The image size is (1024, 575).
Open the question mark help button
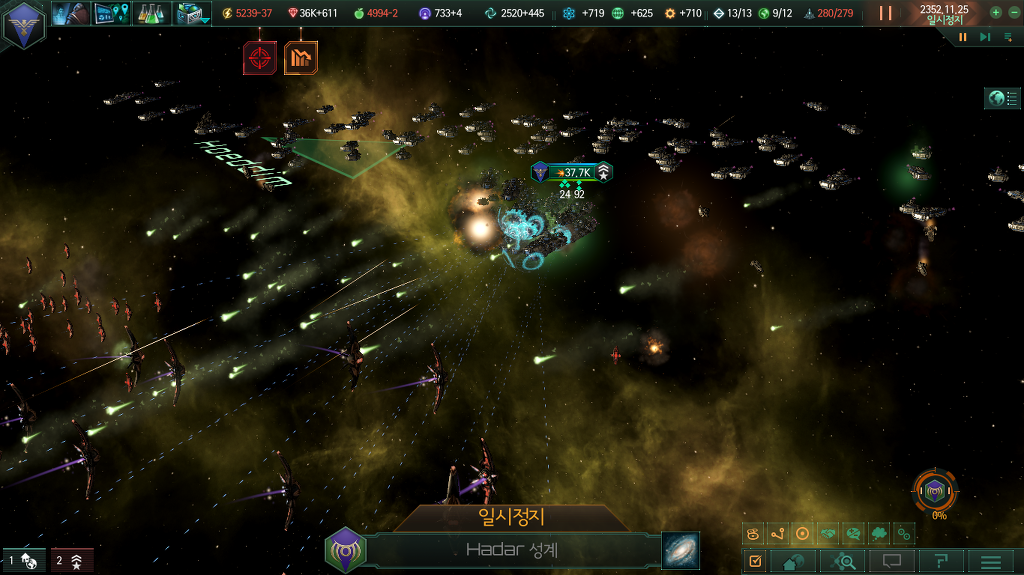(x=941, y=562)
